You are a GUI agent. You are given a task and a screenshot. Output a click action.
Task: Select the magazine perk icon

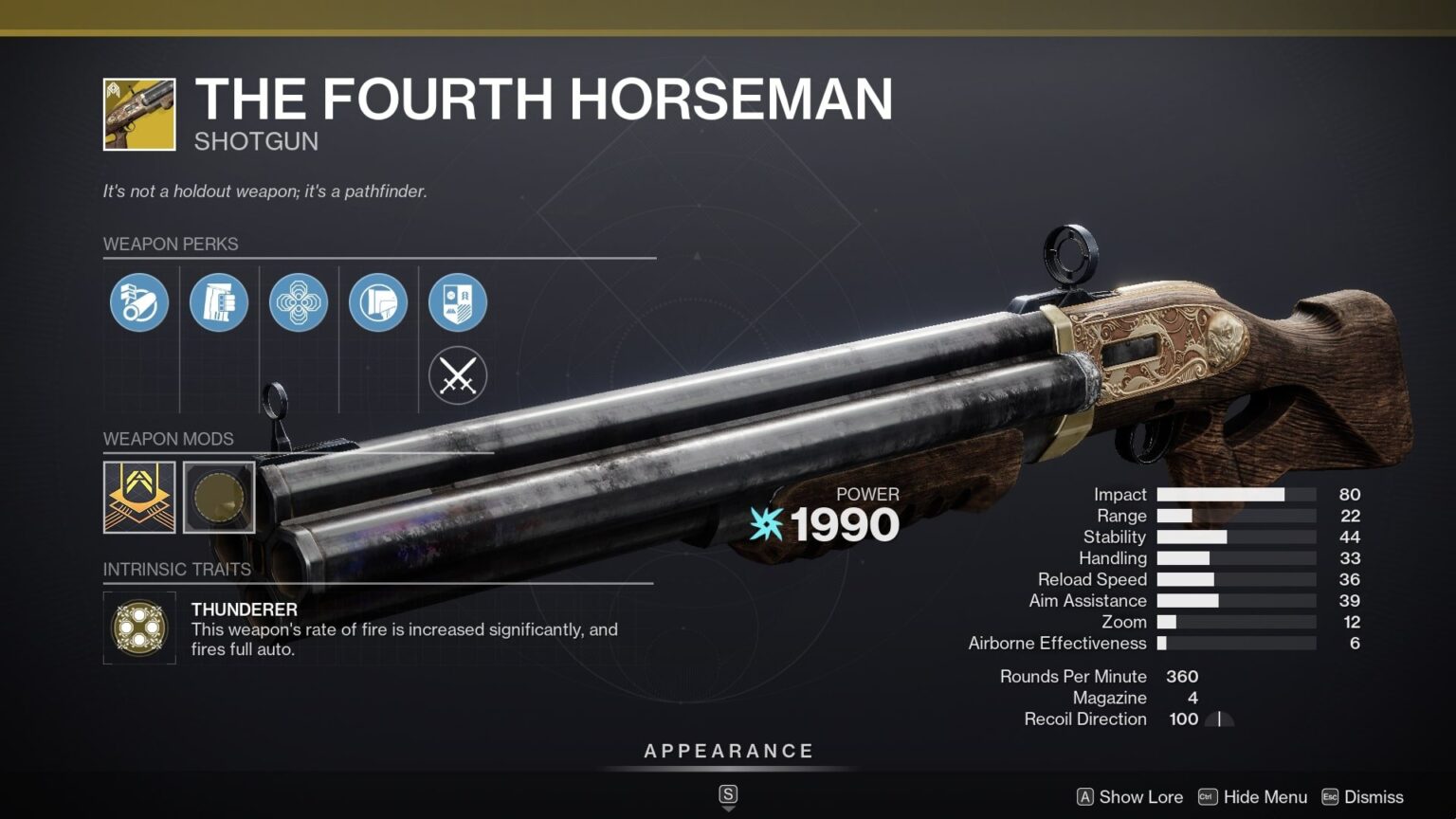218,301
